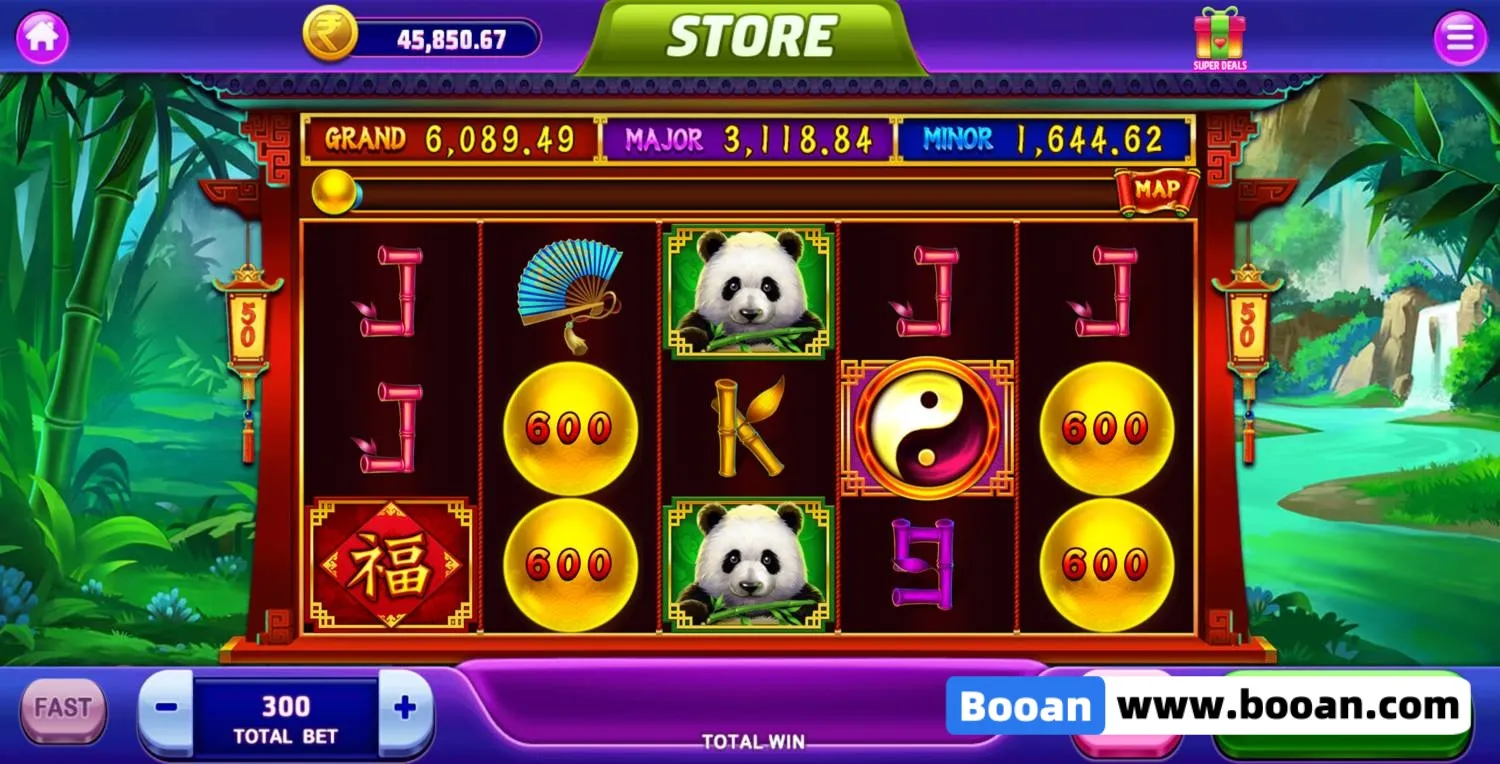Open the Super Deals gift box
Image resolution: width=1500 pixels, height=764 pixels.
click(1219, 38)
